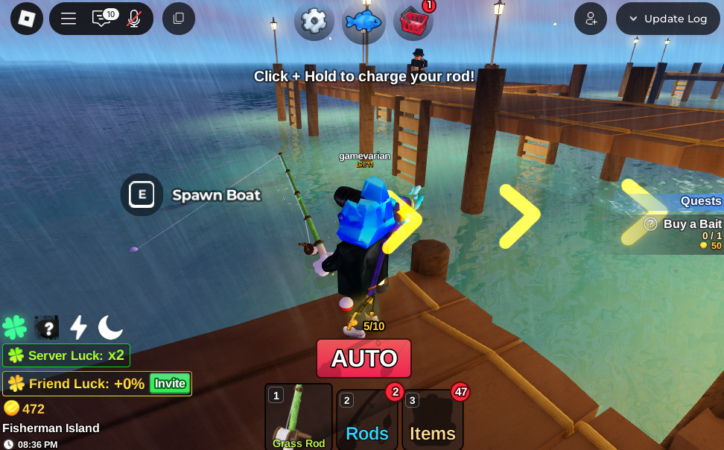Viewport: 724px width, 450px height.
Task: Open the Items inventory
Action: coord(433,422)
